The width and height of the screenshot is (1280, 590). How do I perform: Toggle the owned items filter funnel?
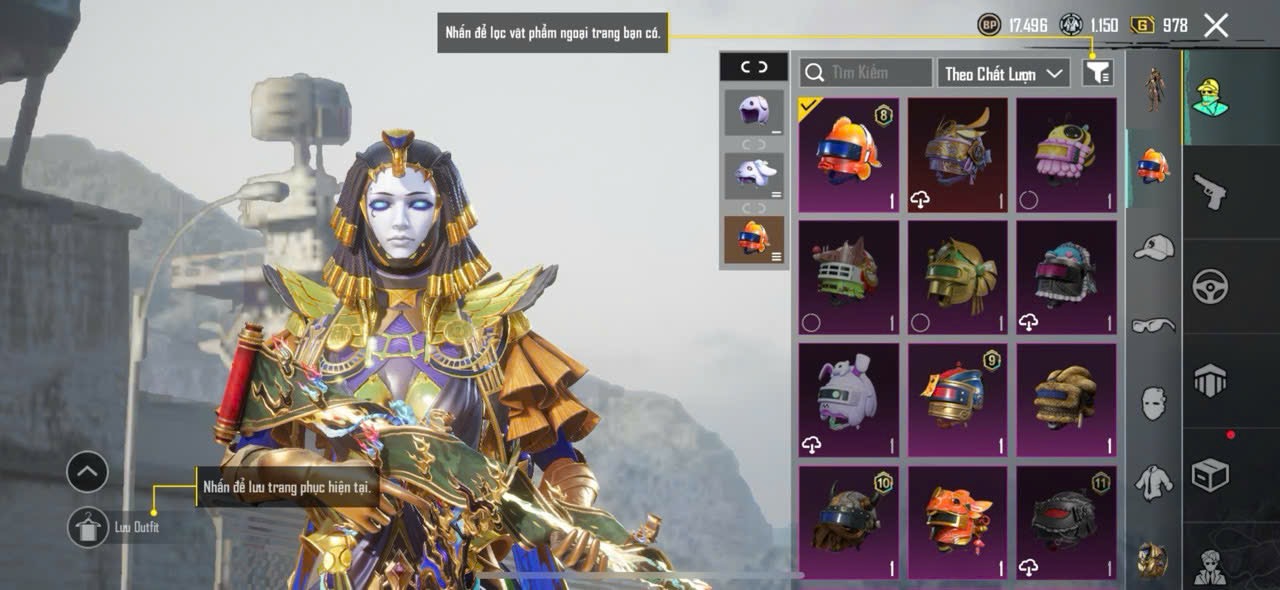click(x=1098, y=72)
